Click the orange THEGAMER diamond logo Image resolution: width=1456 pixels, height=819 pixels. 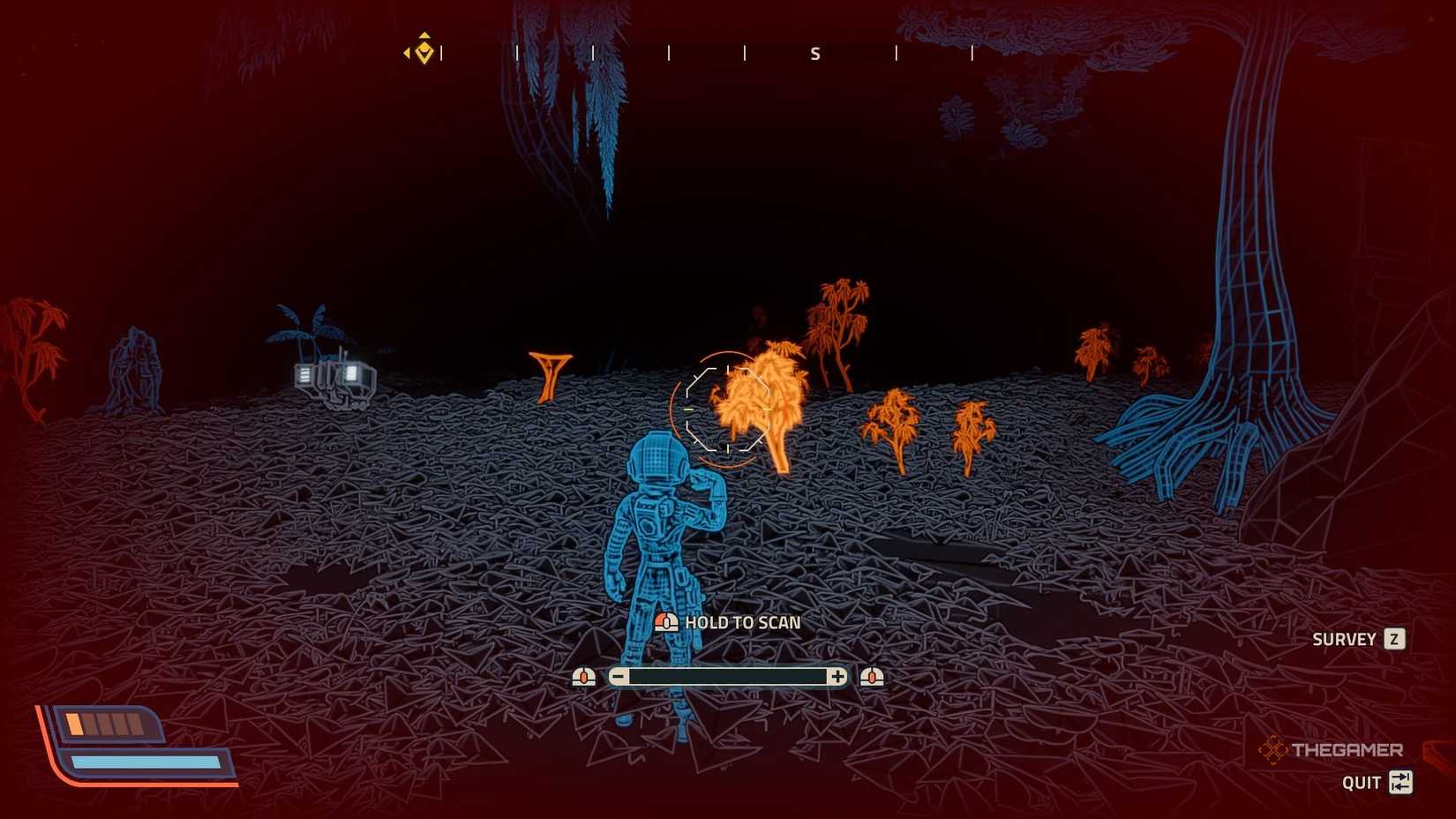[x=1272, y=748]
